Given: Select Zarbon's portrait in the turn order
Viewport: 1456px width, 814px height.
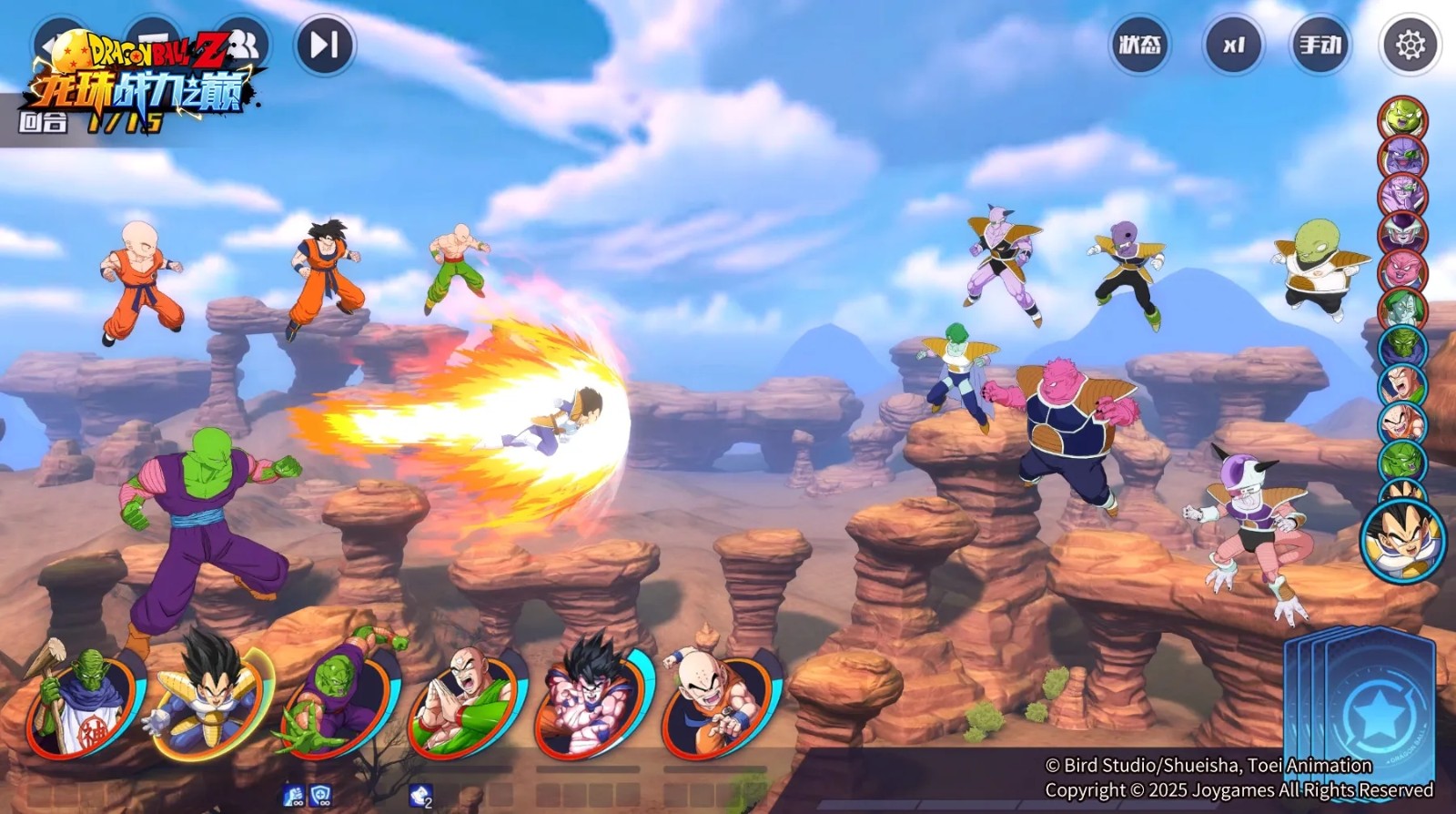Looking at the screenshot, I should (x=1402, y=310).
